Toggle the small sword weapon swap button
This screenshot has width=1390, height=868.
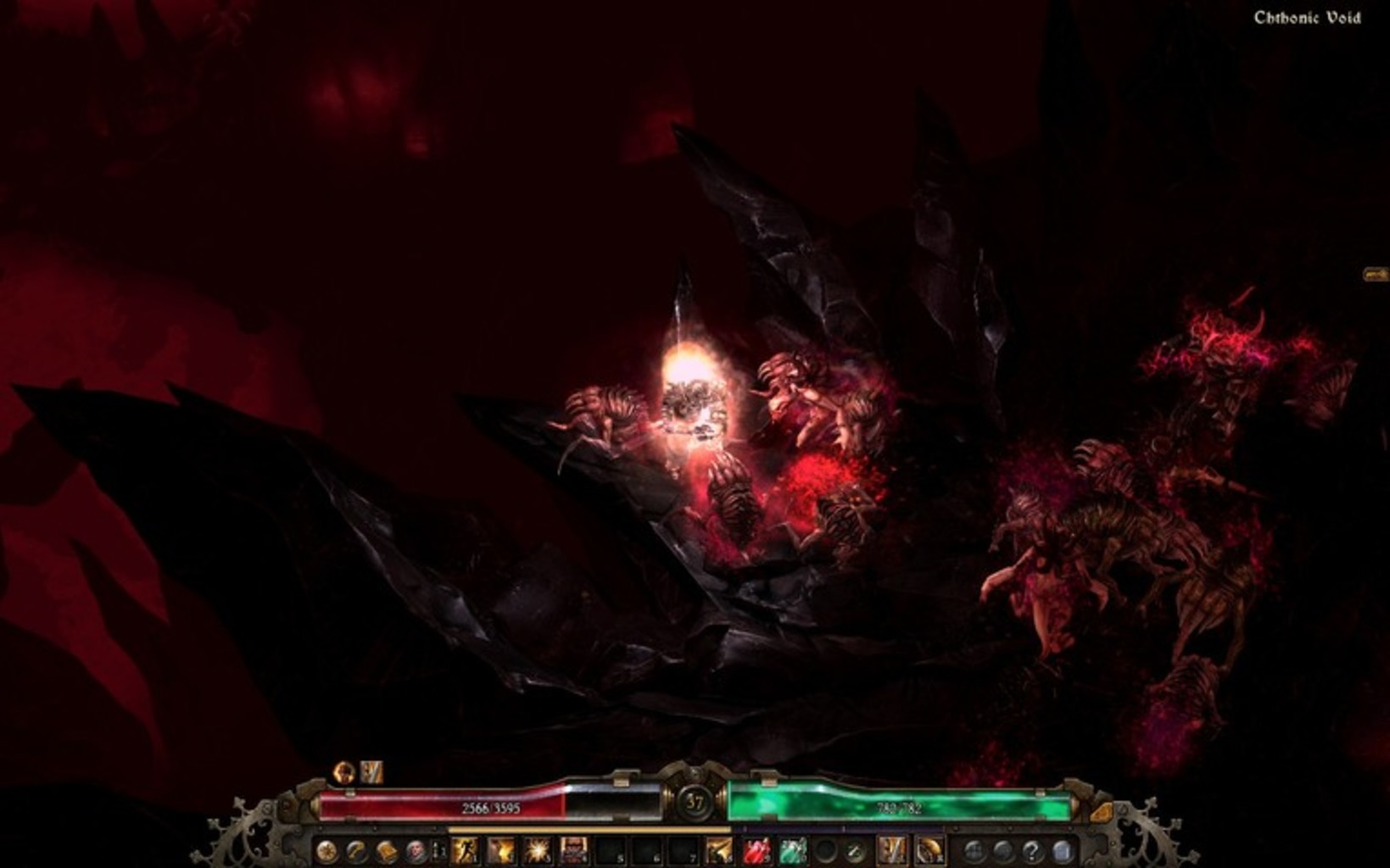click(x=855, y=850)
